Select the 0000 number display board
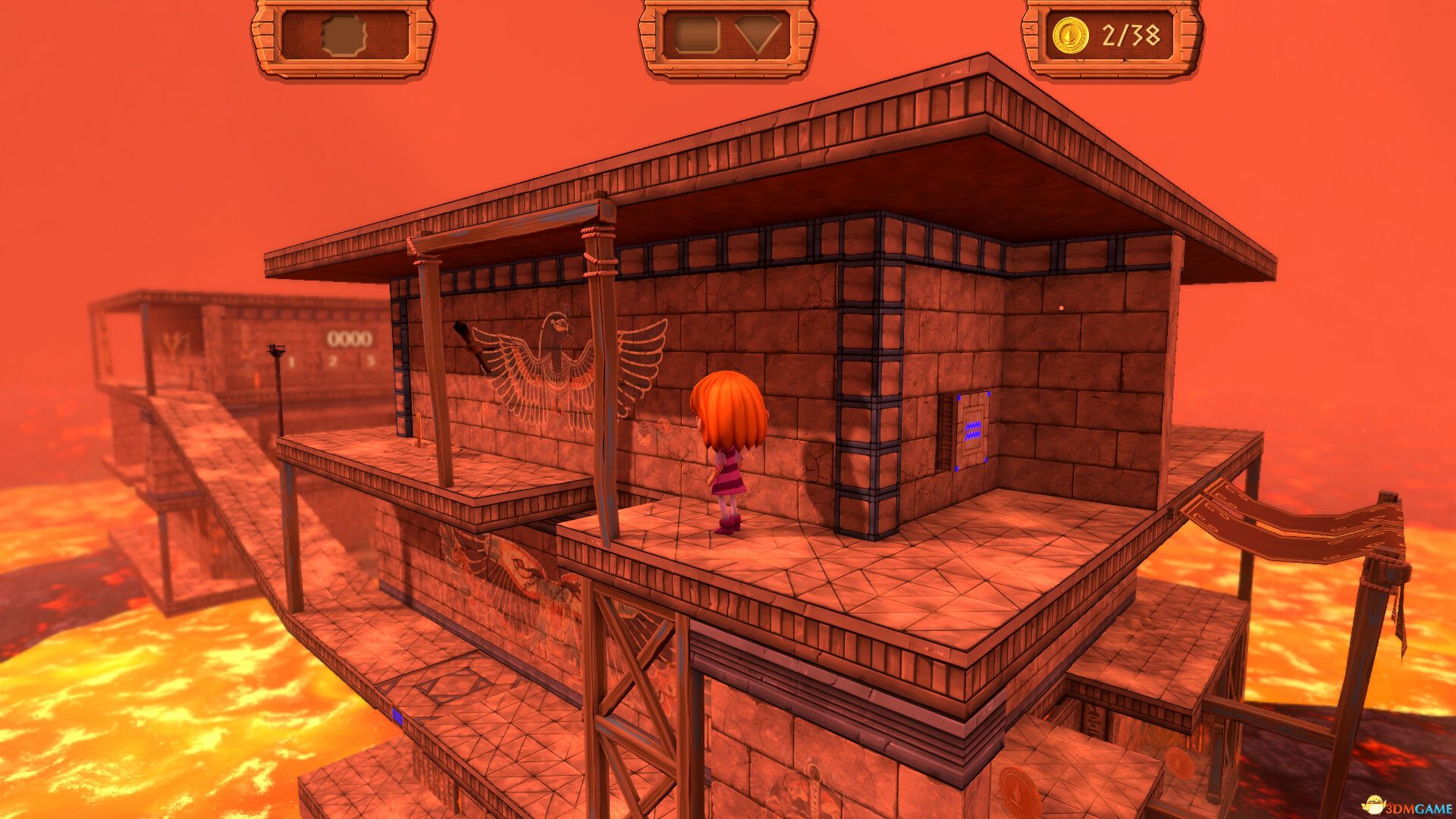The height and width of the screenshot is (819, 1456). pos(349,339)
